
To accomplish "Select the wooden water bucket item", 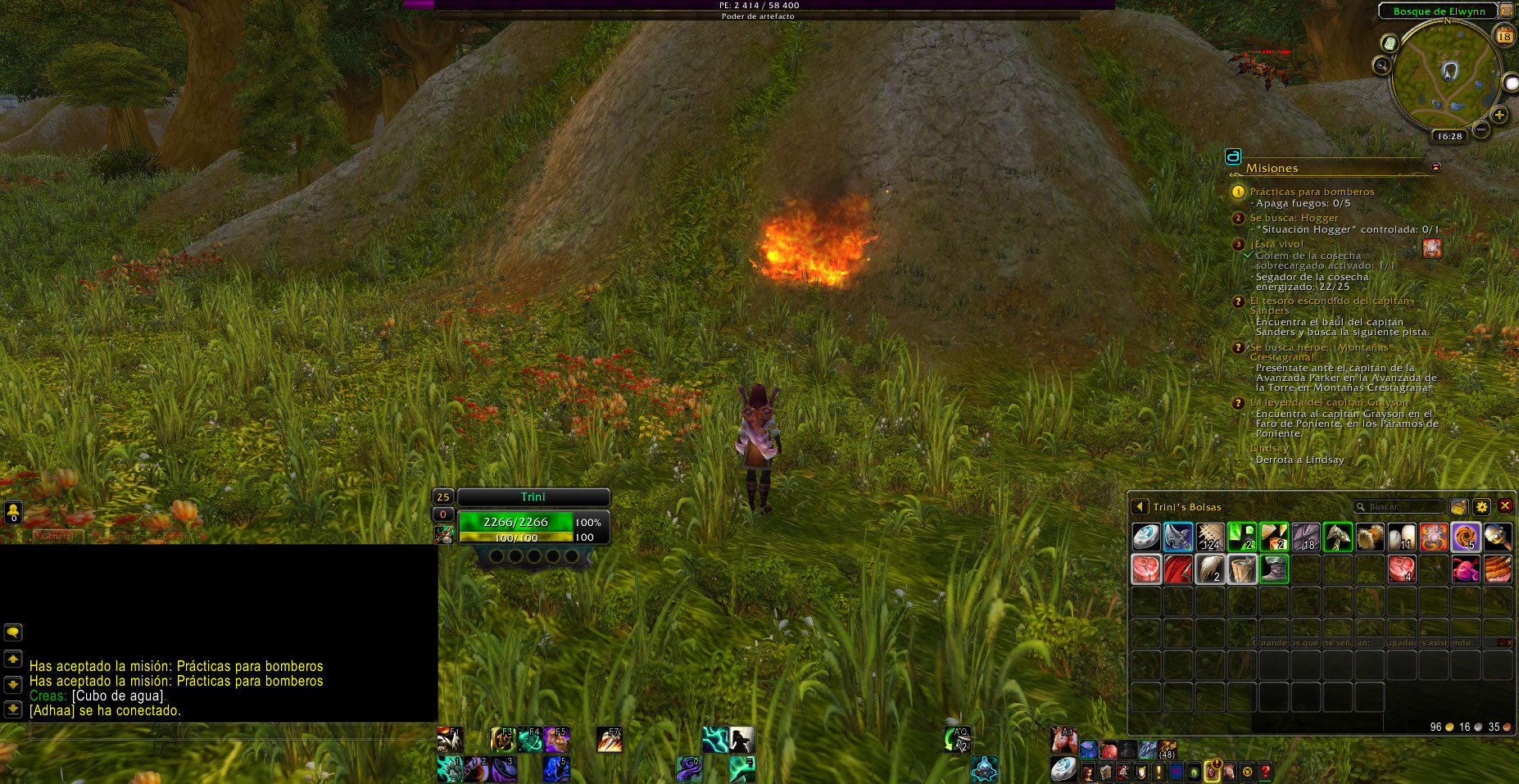I will [1242, 569].
